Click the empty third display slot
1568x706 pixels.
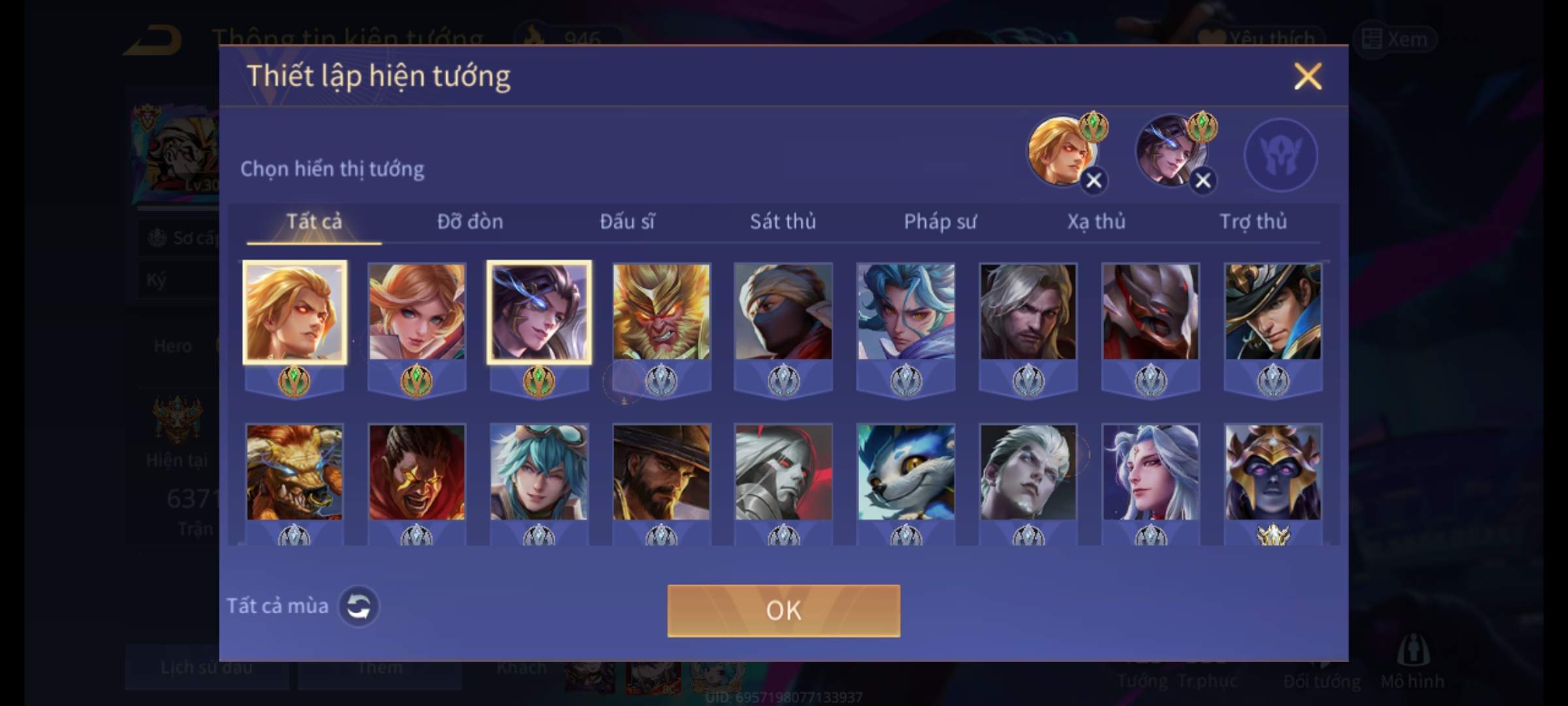click(1281, 155)
